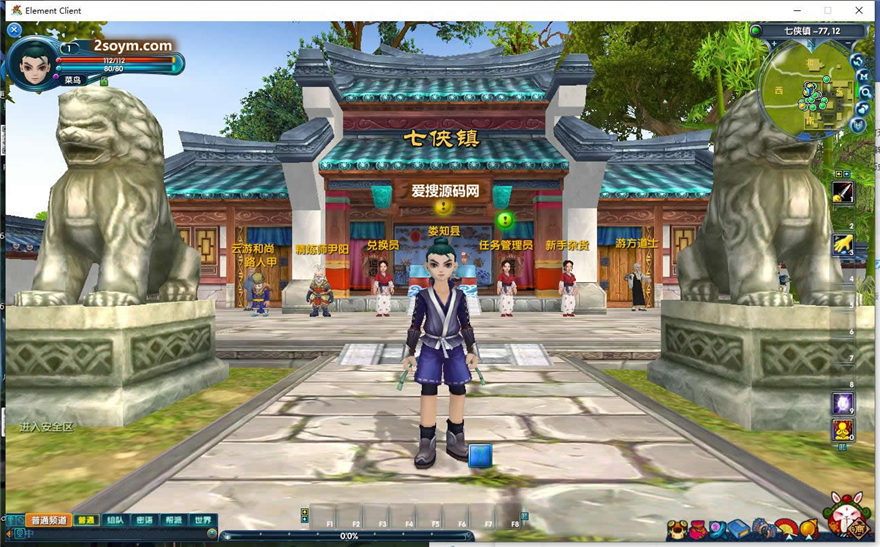The image size is (880, 547).
Task: Click the blue cube item on hotbar
Action: click(x=481, y=456)
